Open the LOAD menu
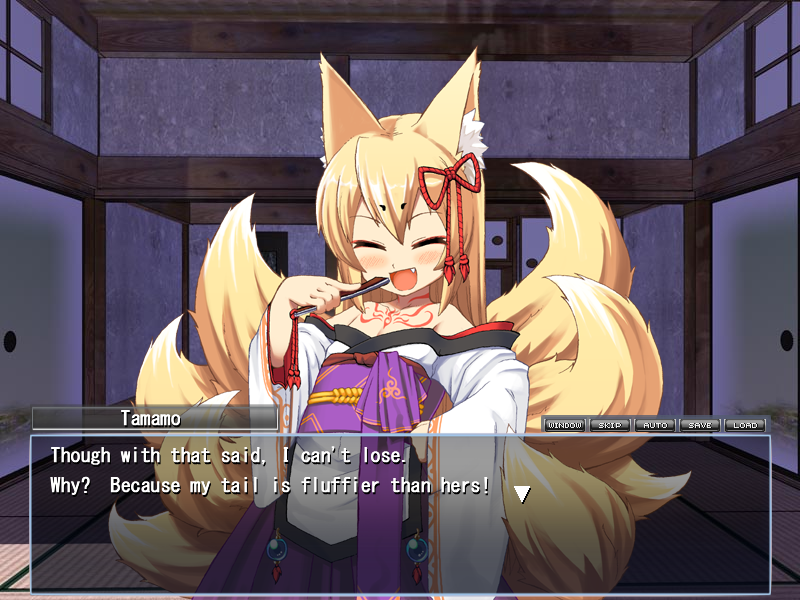The width and height of the screenshot is (800, 600). click(x=745, y=425)
